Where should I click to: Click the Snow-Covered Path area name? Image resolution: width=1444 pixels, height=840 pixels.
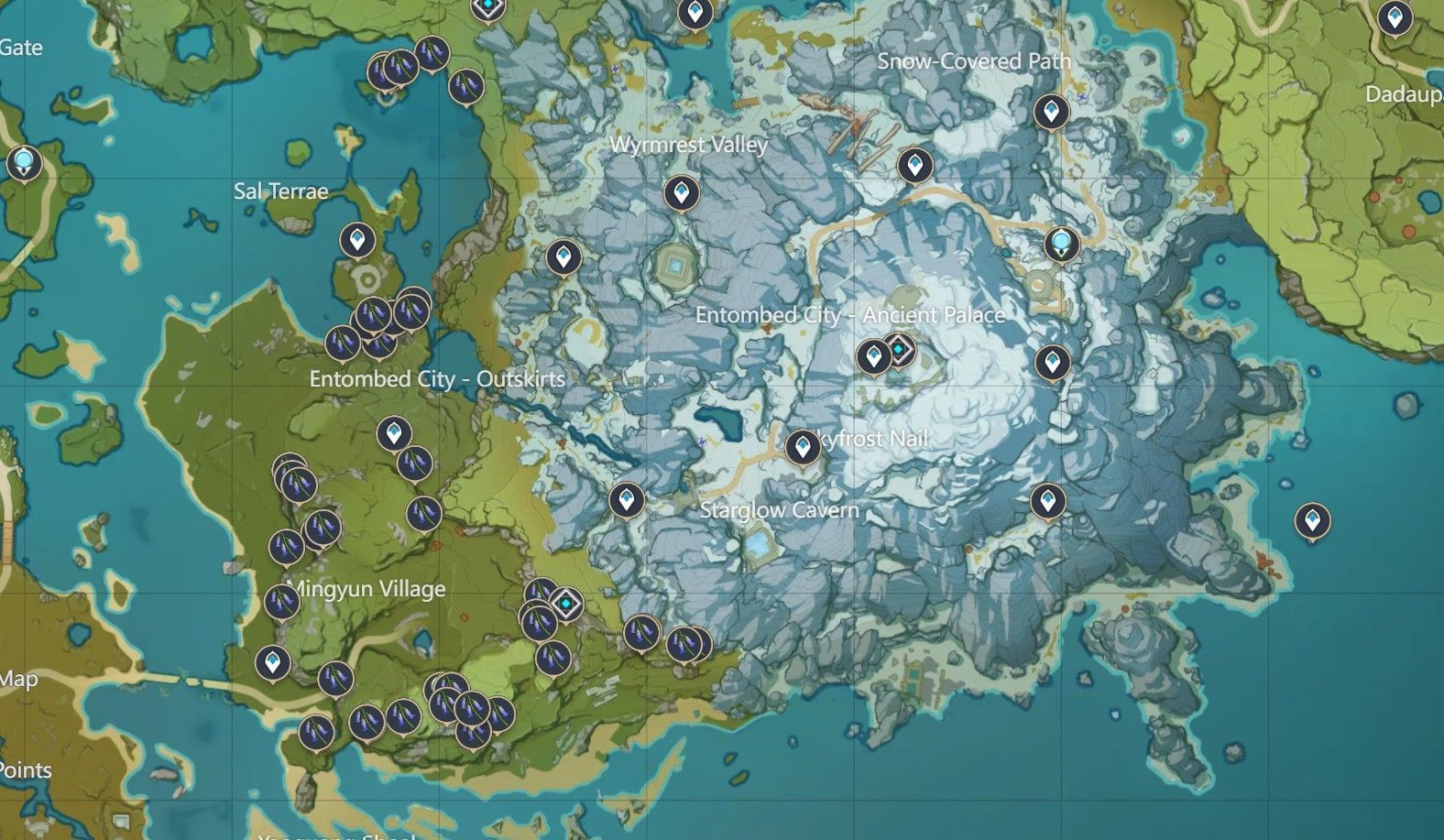coord(974,61)
